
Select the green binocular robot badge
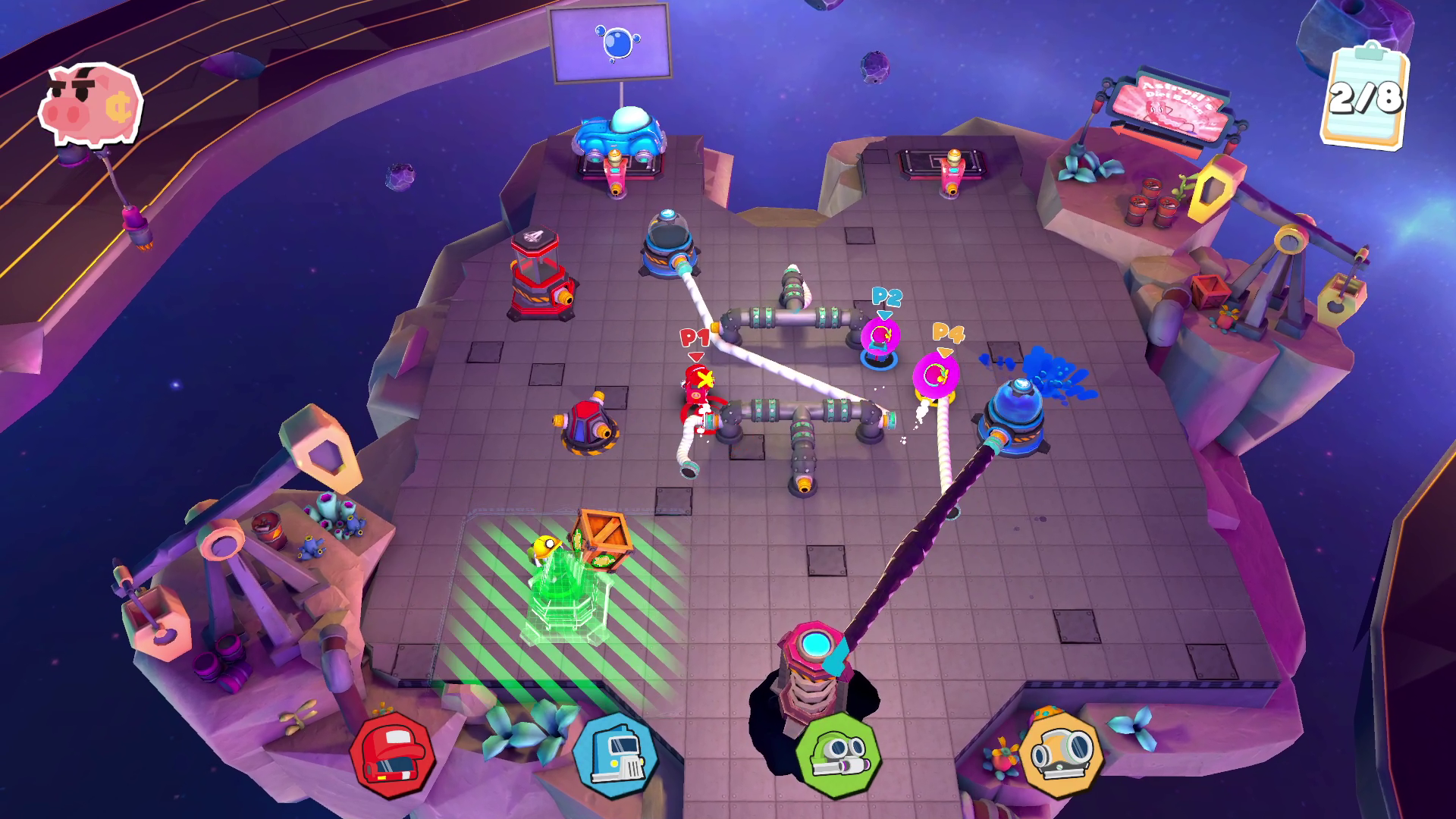click(x=838, y=754)
